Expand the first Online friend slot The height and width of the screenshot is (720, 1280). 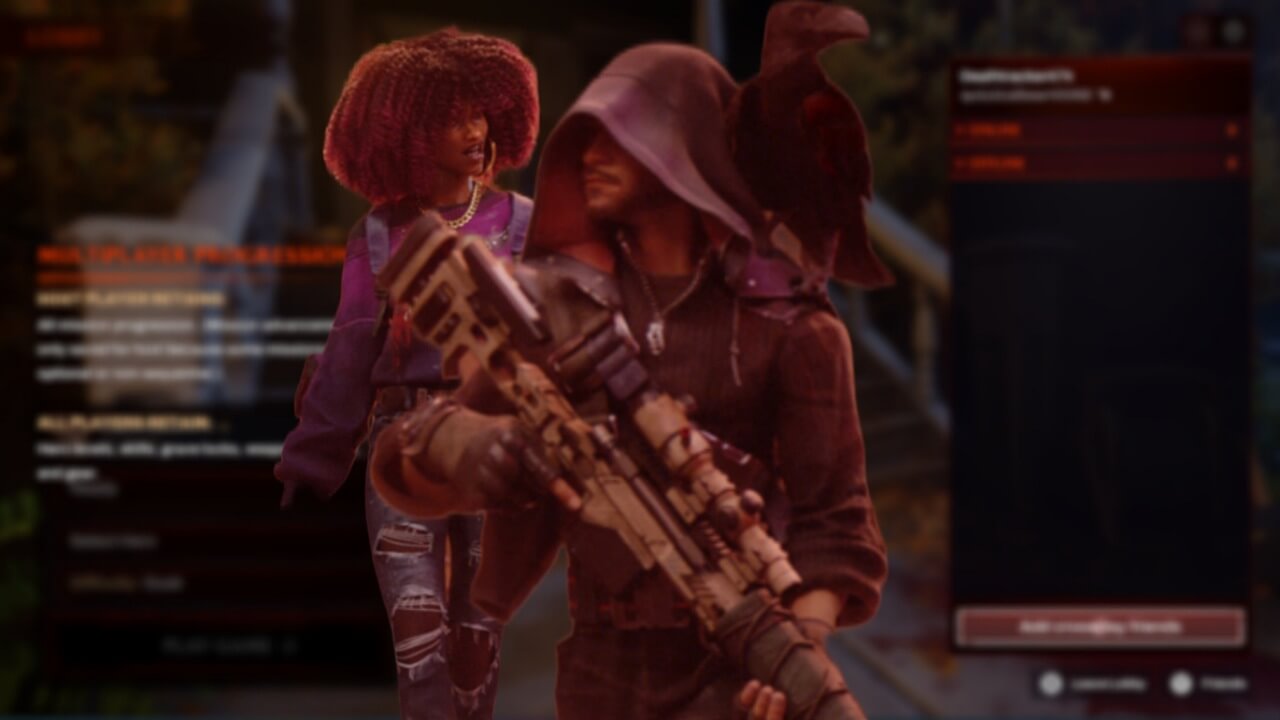[x=1090, y=130]
